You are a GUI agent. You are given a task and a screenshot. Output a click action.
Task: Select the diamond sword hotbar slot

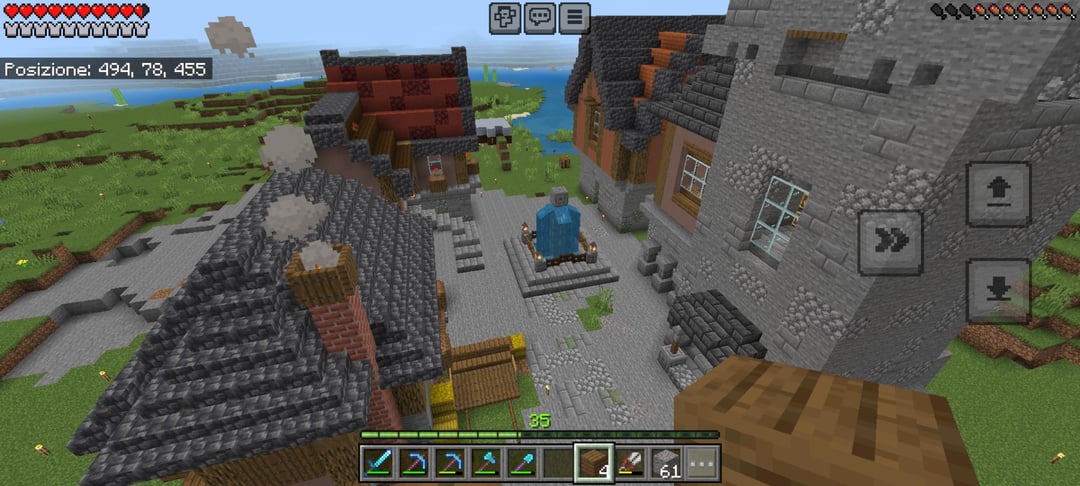pos(379,462)
